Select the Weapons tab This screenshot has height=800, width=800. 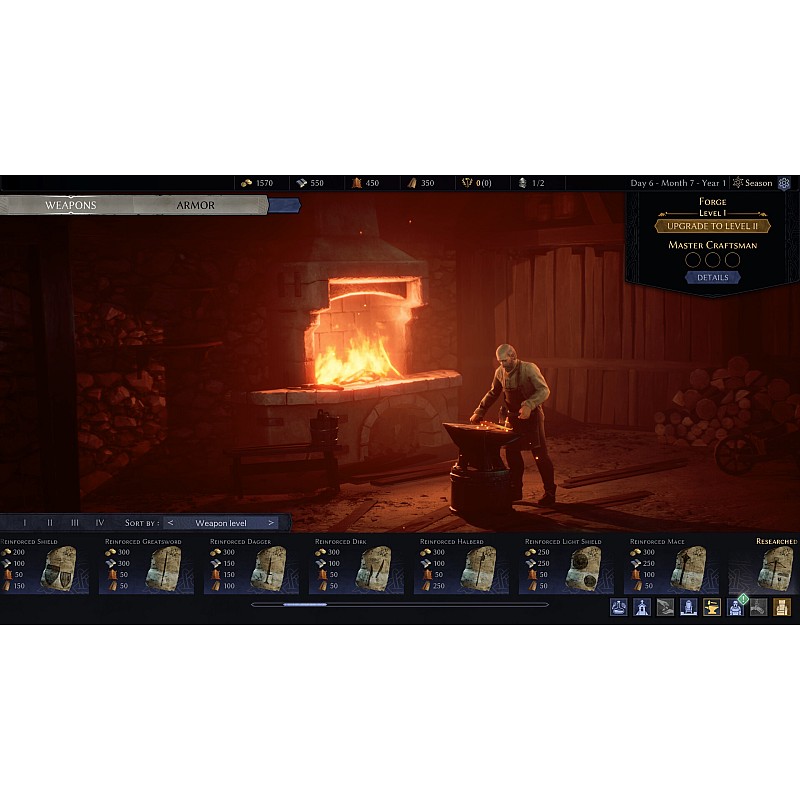click(x=70, y=205)
